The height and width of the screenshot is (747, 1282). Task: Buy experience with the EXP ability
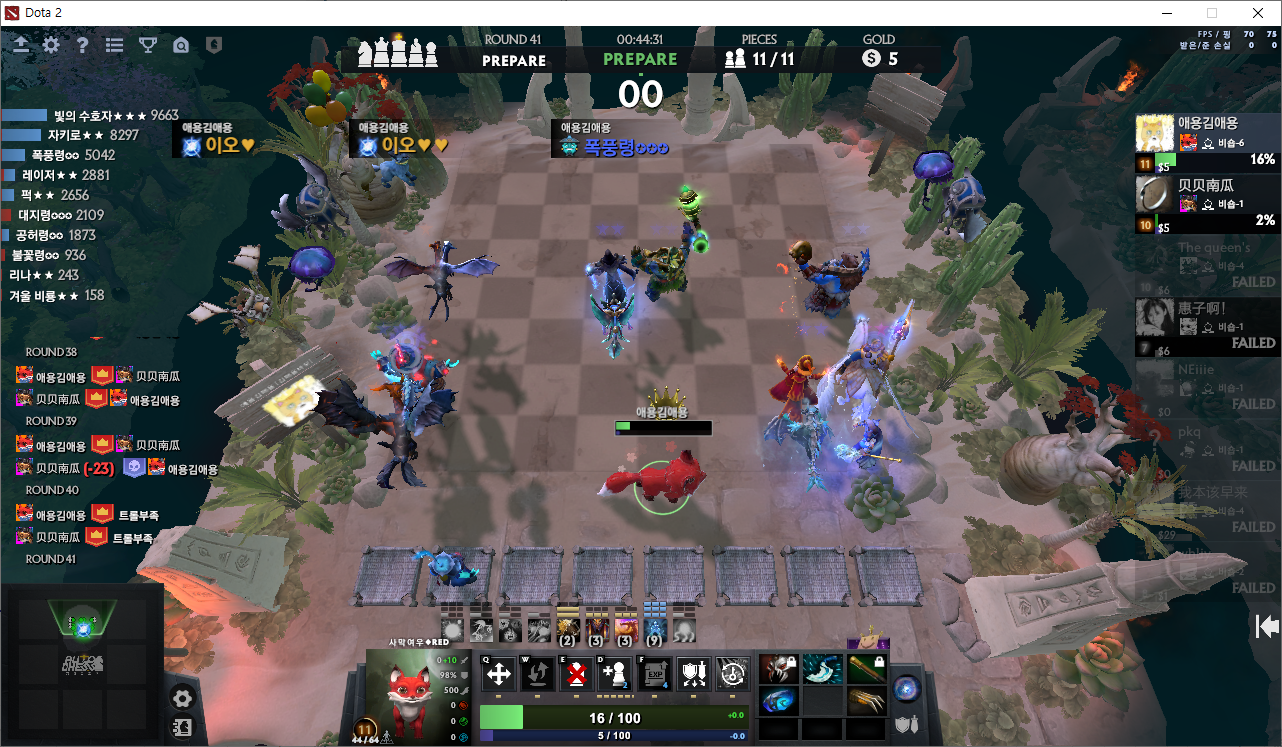click(x=654, y=673)
